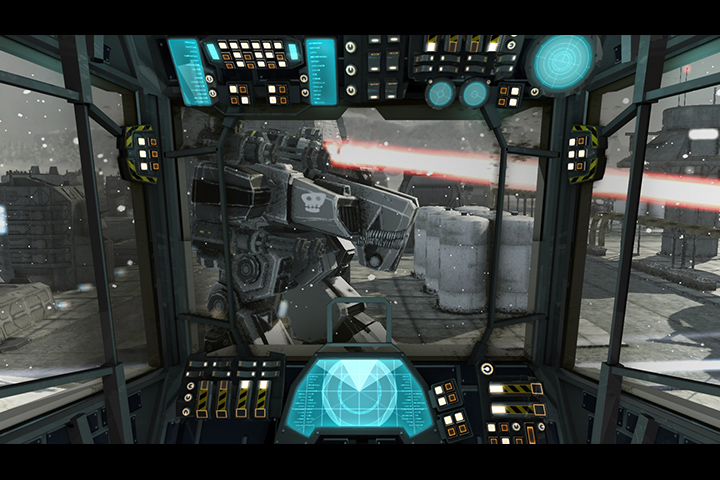The image size is (720, 480).
Task: Click the central cyan radar screen
Action: coord(360,394)
